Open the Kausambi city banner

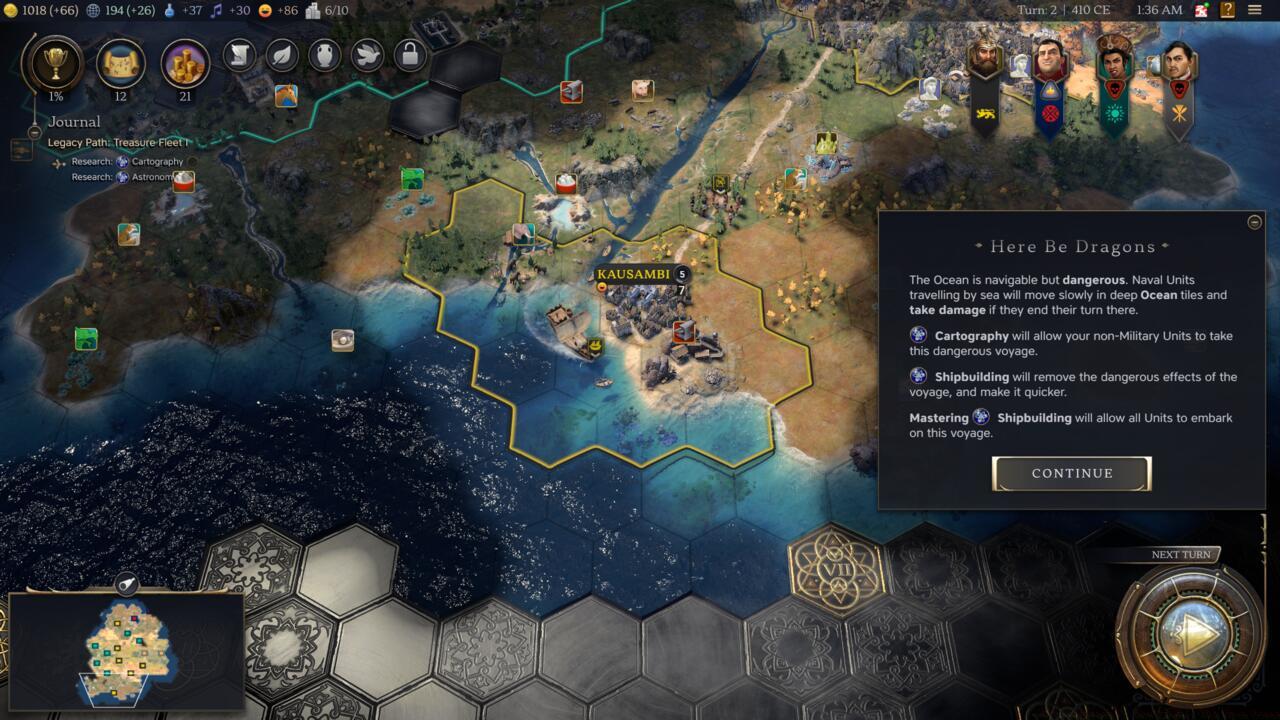tap(632, 274)
